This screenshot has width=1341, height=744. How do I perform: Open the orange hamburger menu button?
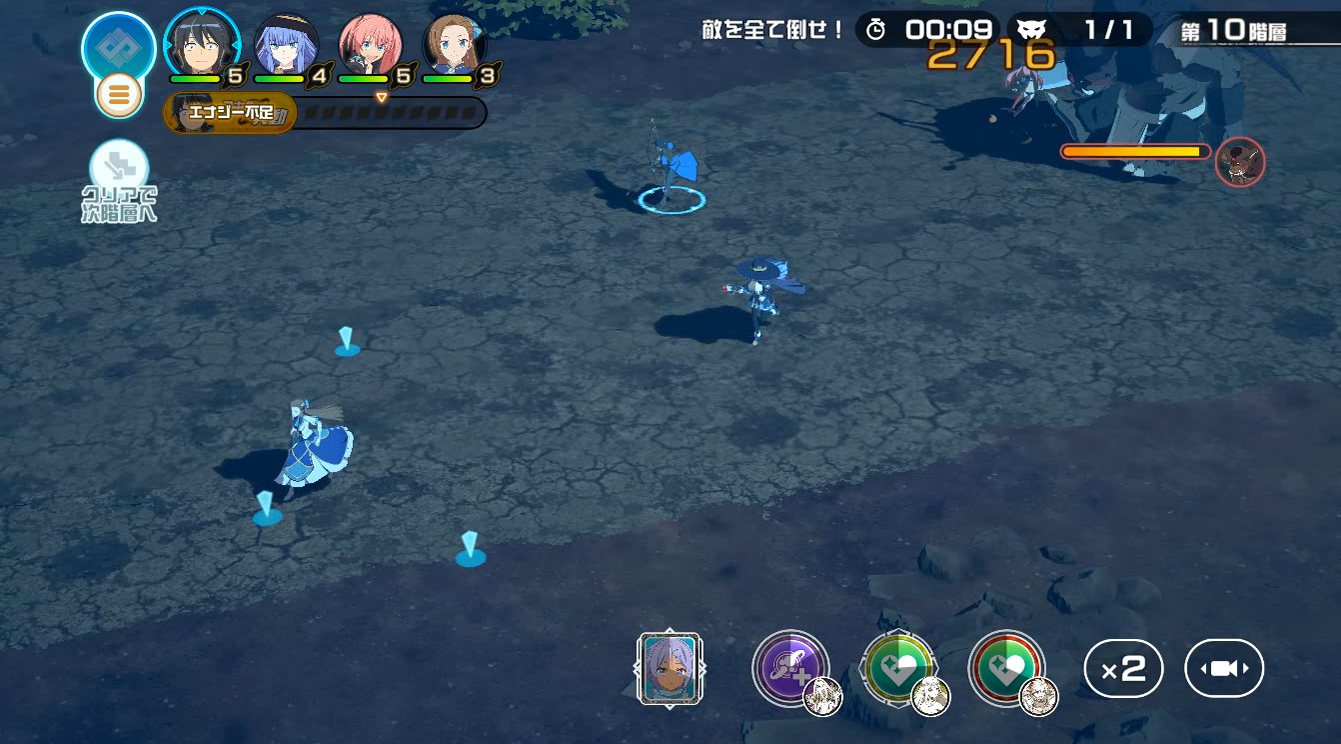pos(118,95)
